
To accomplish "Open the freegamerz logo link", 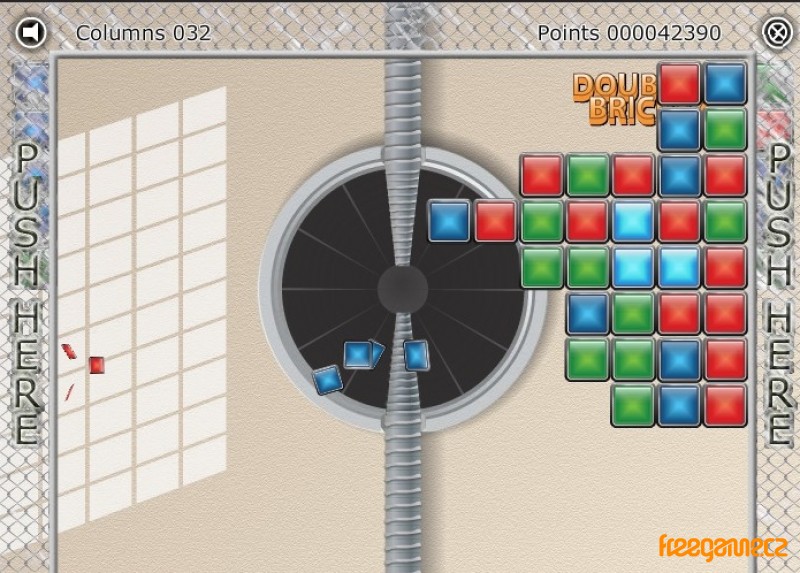I will click(x=723, y=547).
